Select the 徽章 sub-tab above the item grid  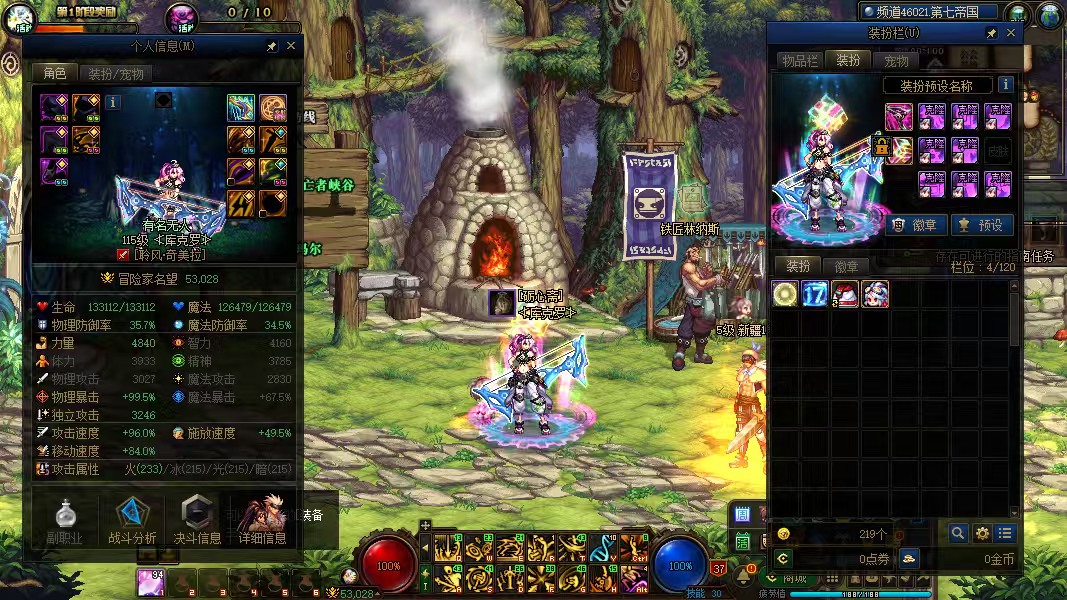click(847, 266)
